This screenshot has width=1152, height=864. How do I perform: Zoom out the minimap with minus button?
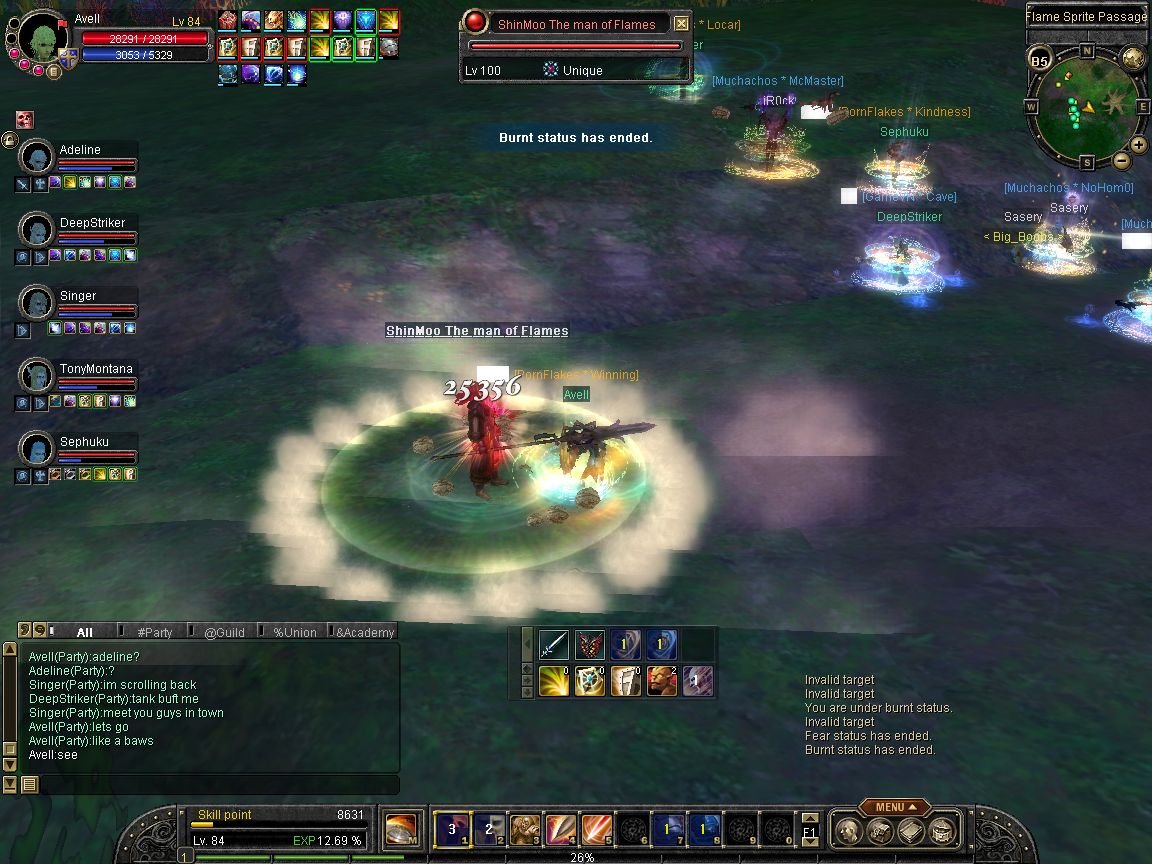[1122, 160]
